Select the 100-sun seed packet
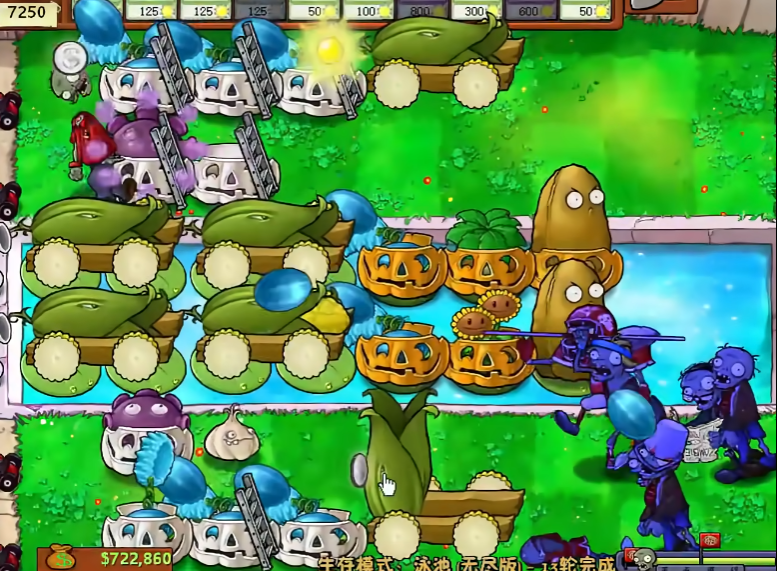 pos(368,10)
